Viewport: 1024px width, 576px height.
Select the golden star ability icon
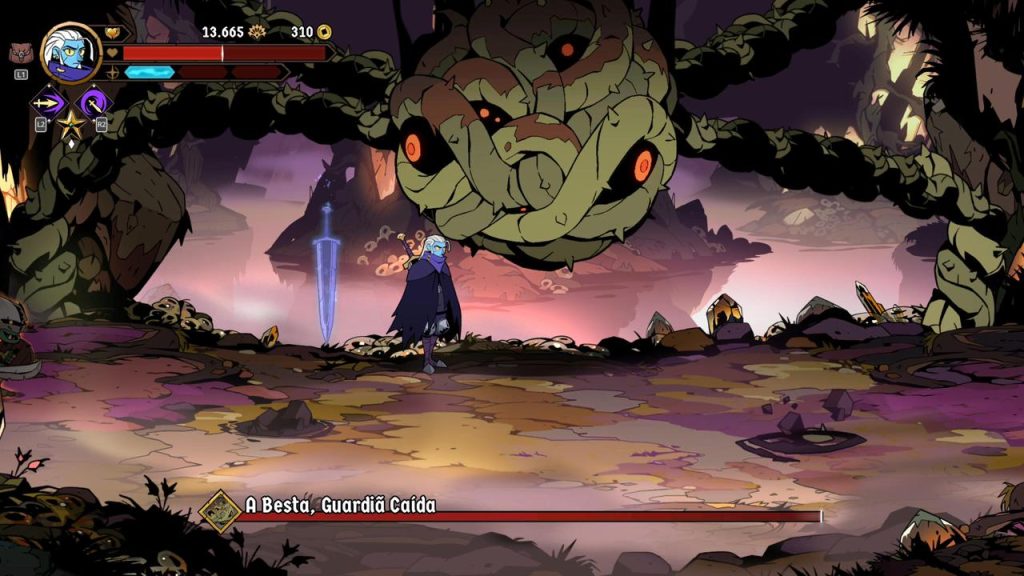click(71, 126)
